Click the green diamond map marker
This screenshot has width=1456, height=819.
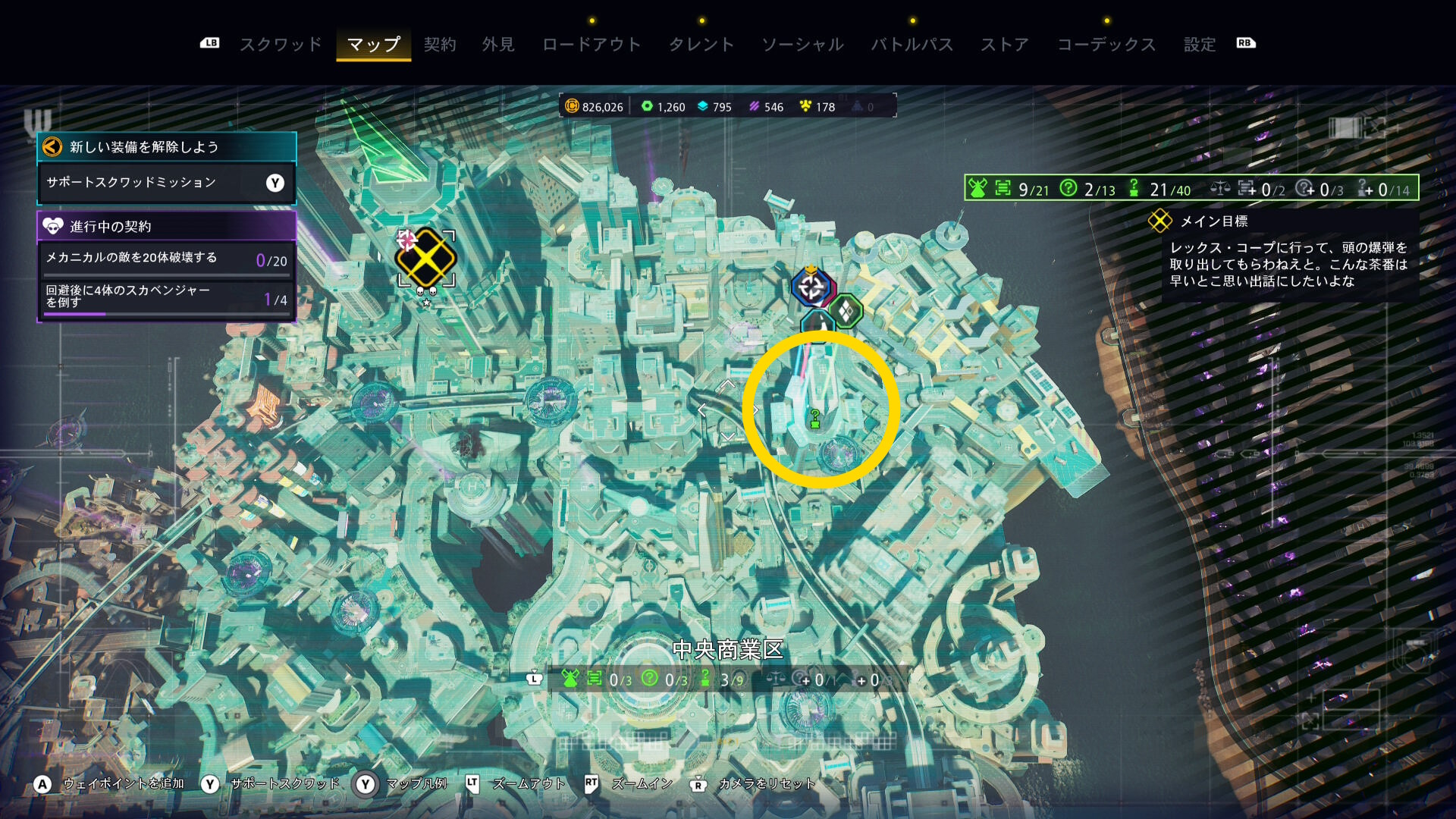point(846,311)
